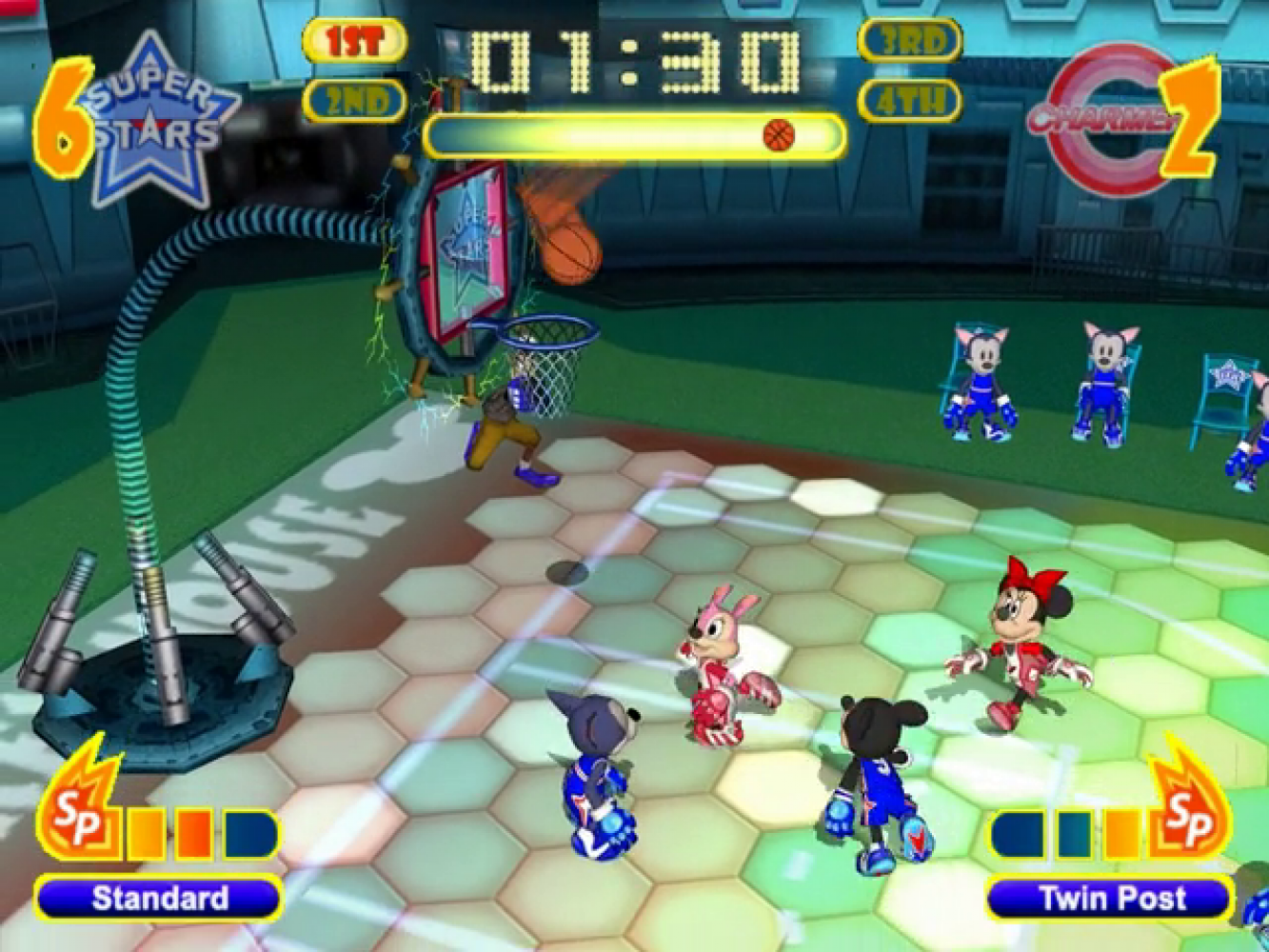Select the 2ND quarter indicator
The height and width of the screenshot is (952, 1269).
354,101
